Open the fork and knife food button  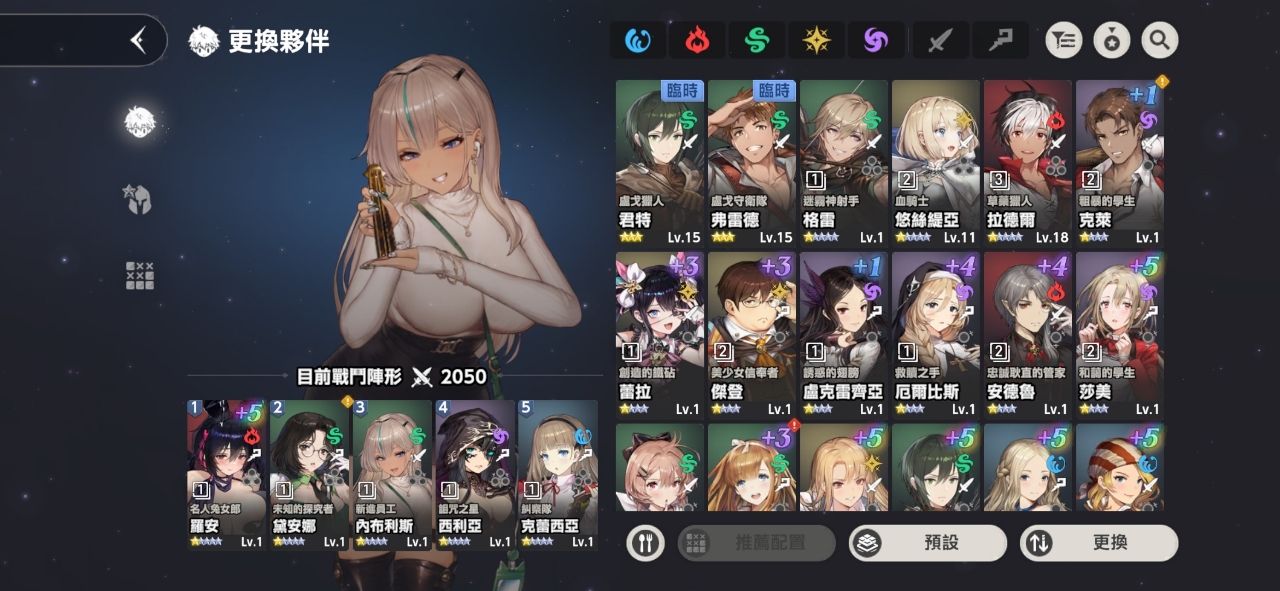[x=645, y=543]
